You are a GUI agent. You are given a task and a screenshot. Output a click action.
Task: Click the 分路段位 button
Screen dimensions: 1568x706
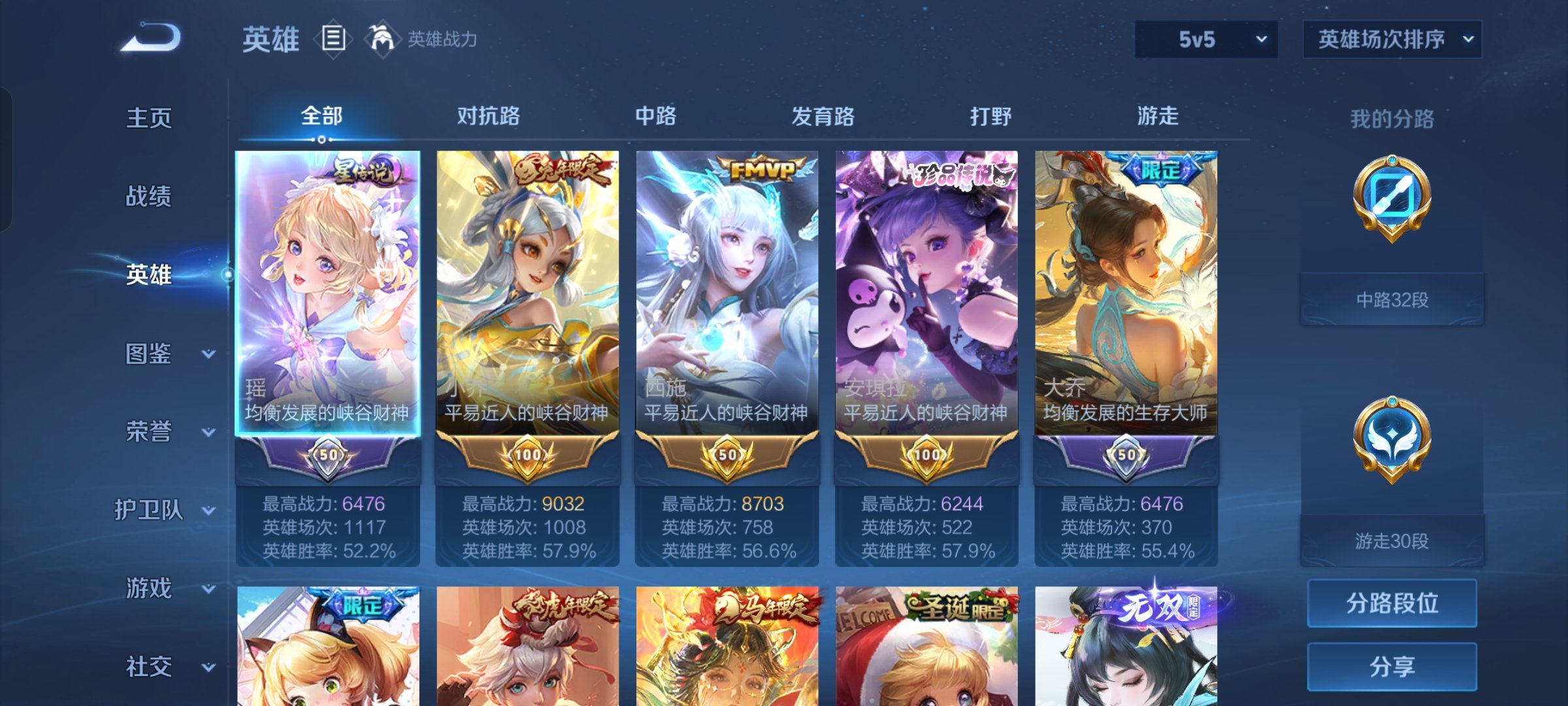point(1392,603)
